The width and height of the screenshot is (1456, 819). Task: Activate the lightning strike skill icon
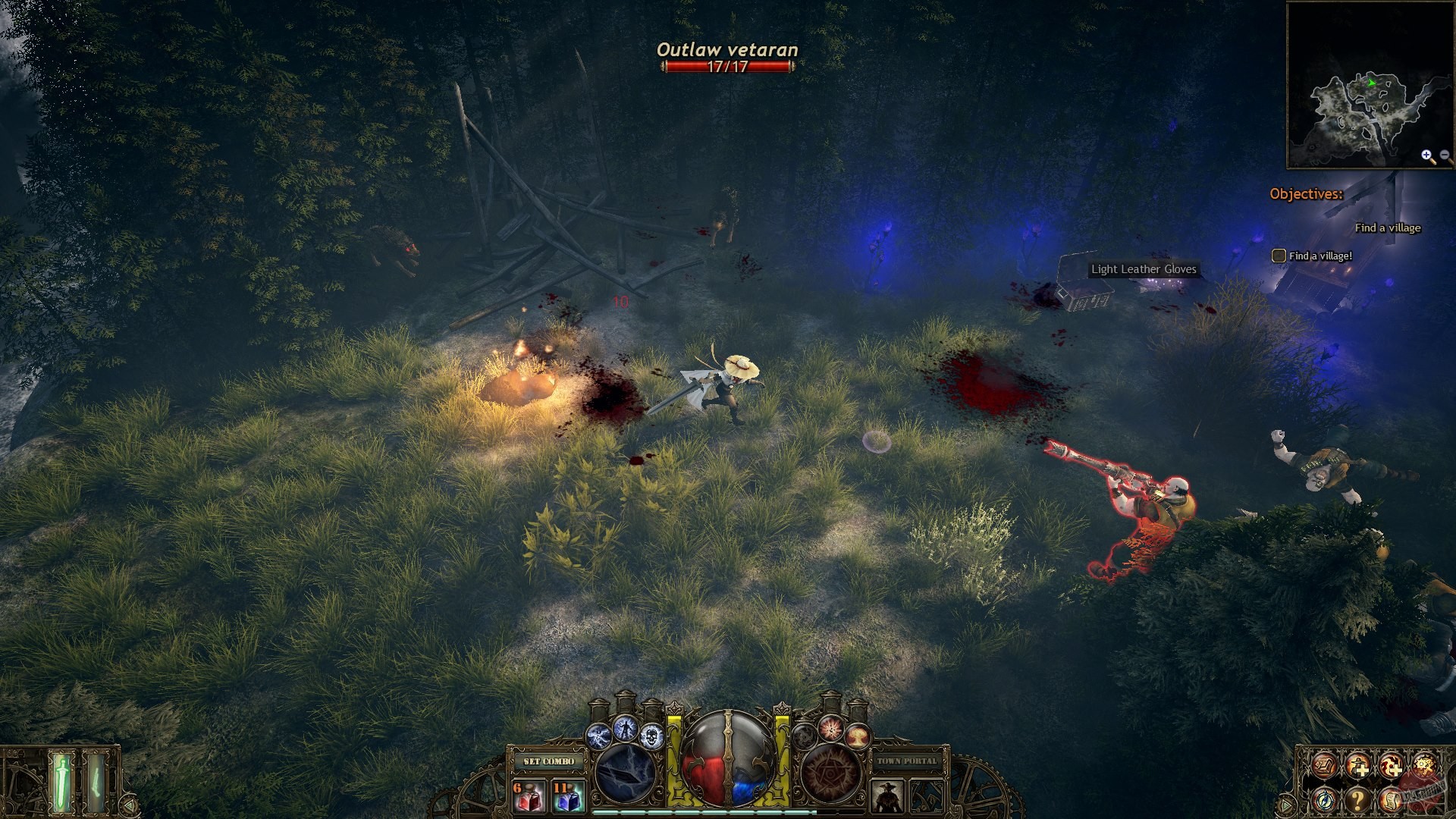pyautogui.click(x=624, y=730)
